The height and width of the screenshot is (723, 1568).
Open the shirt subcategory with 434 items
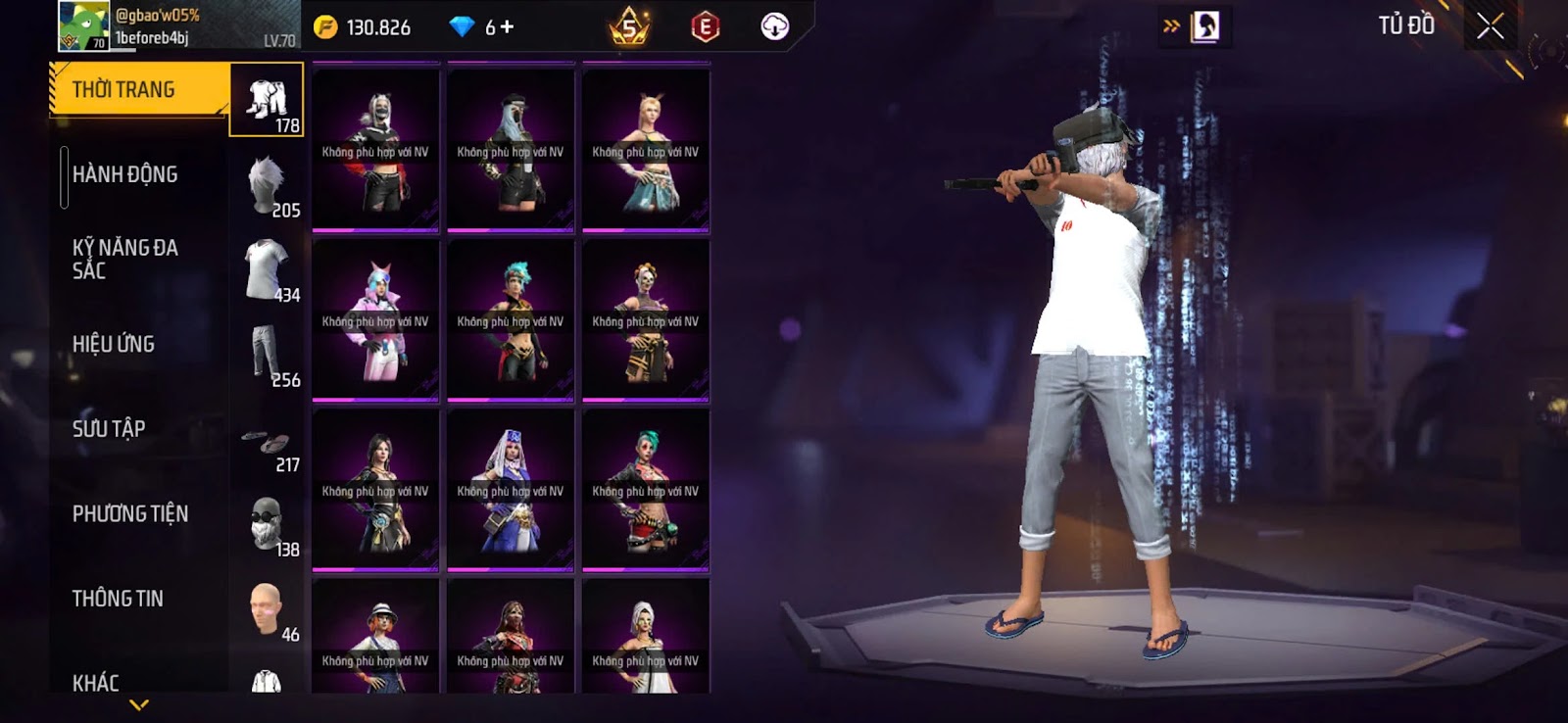point(268,269)
